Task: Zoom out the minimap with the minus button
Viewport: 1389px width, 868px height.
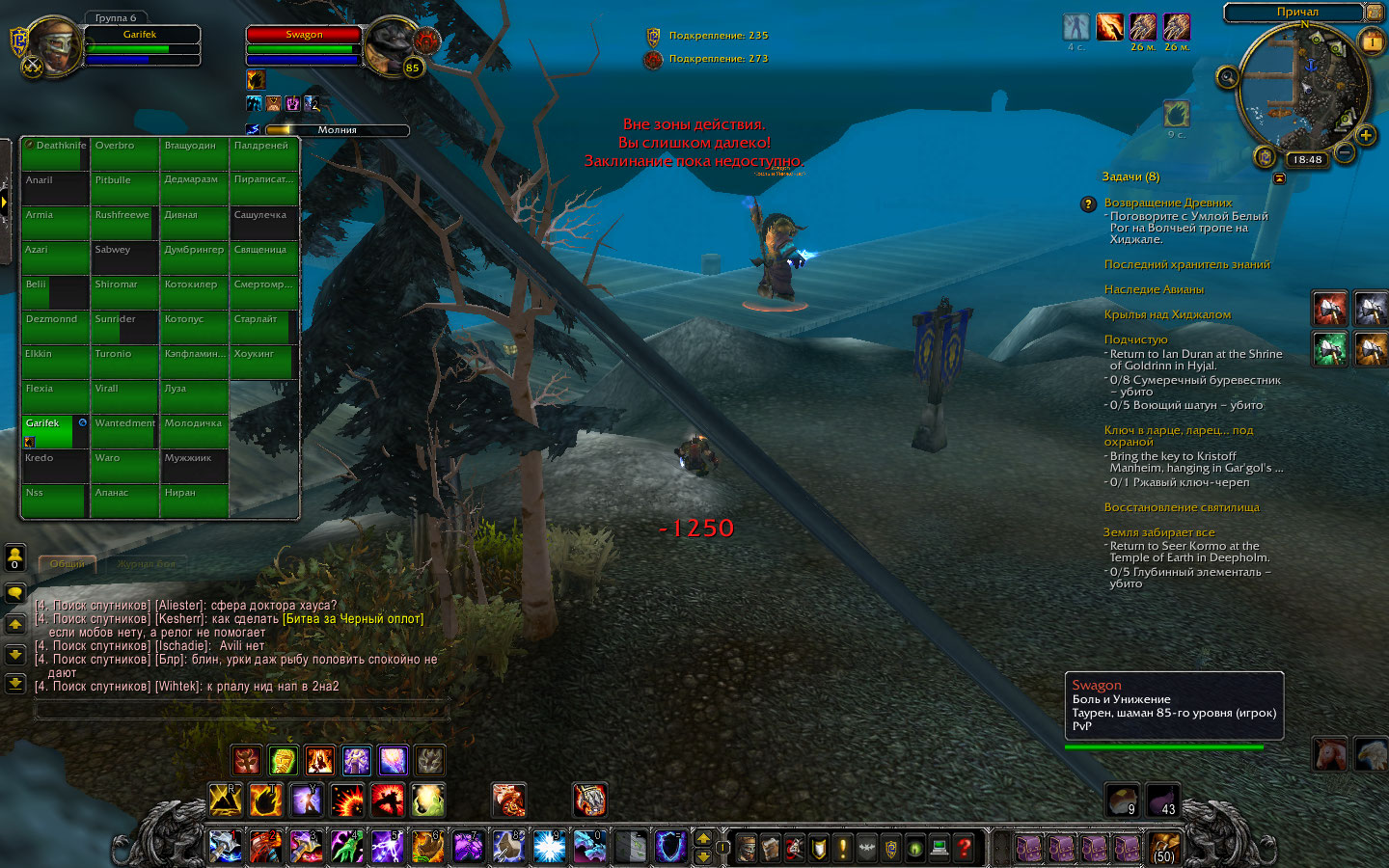Action: (1345, 152)
